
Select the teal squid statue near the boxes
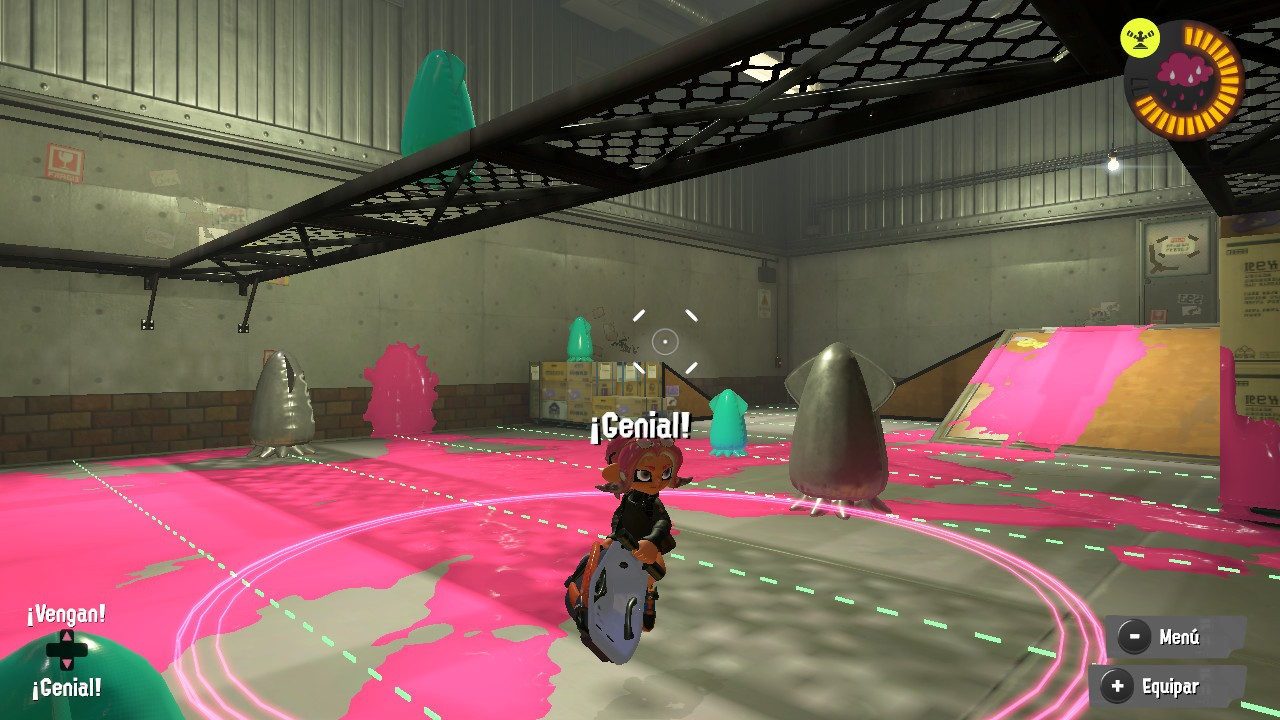(x=580, y=340)
